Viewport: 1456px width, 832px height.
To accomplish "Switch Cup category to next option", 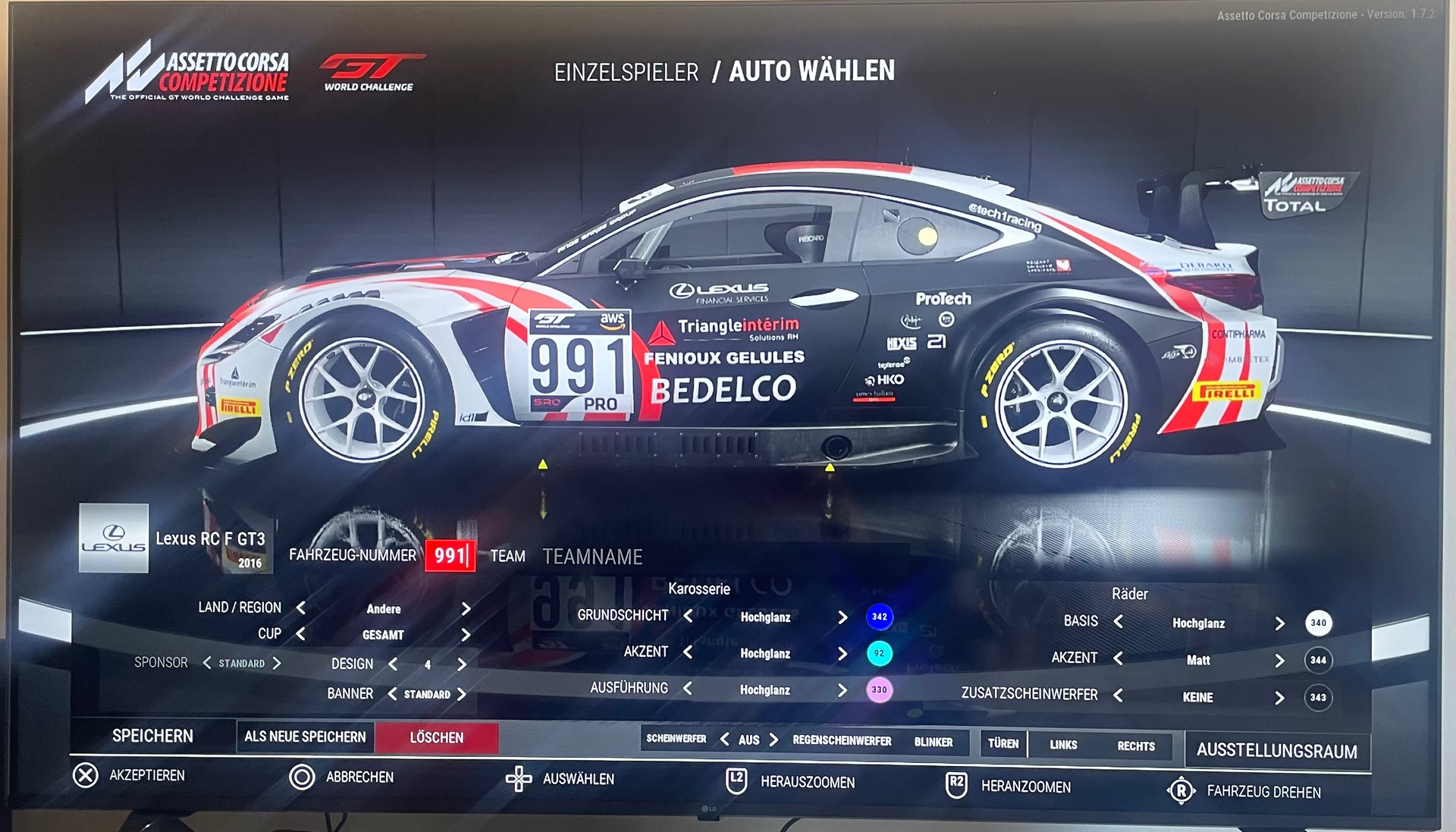I will tap(466, 635).
